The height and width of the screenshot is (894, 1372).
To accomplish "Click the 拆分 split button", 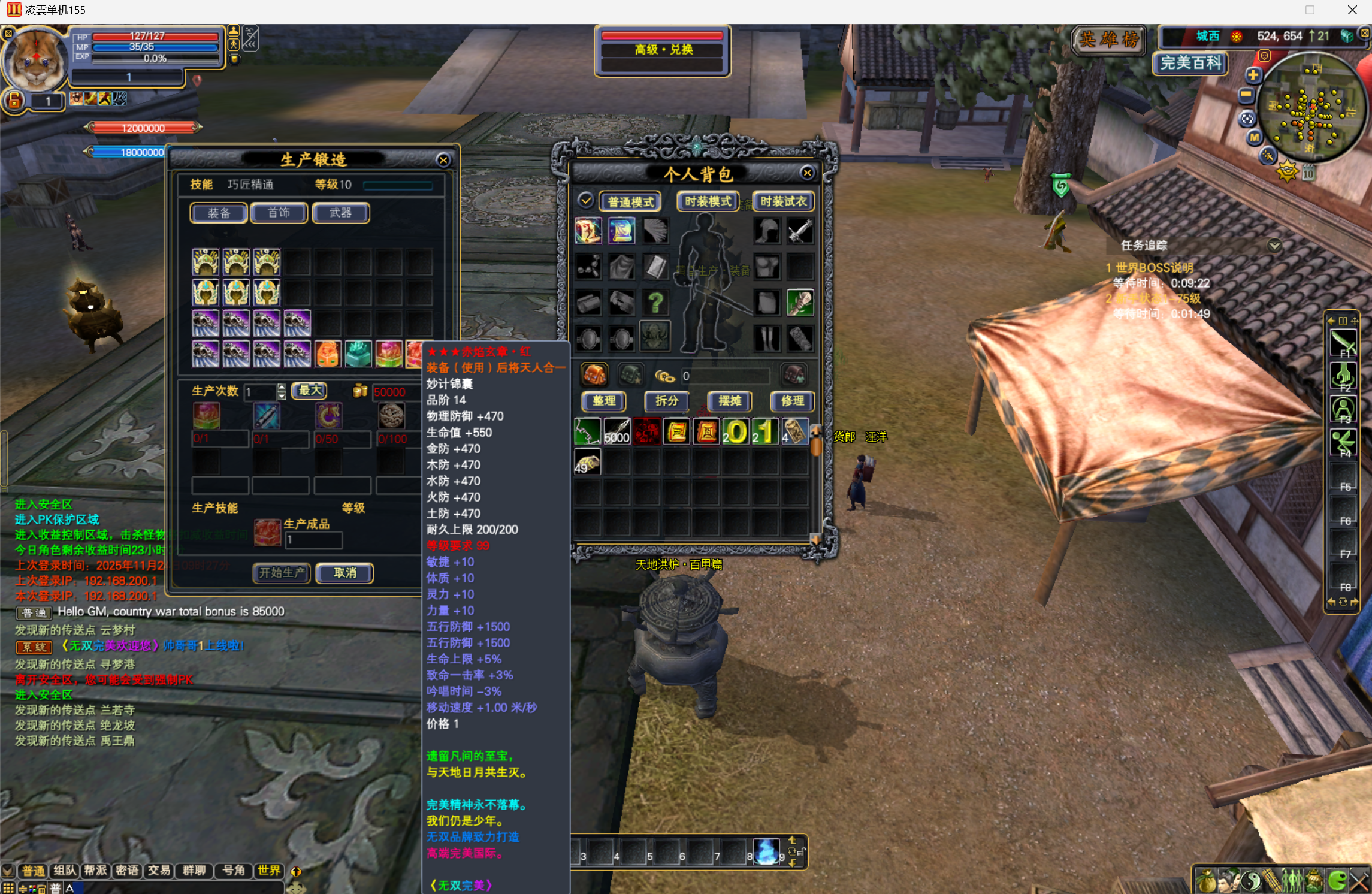I will [666, 401].
